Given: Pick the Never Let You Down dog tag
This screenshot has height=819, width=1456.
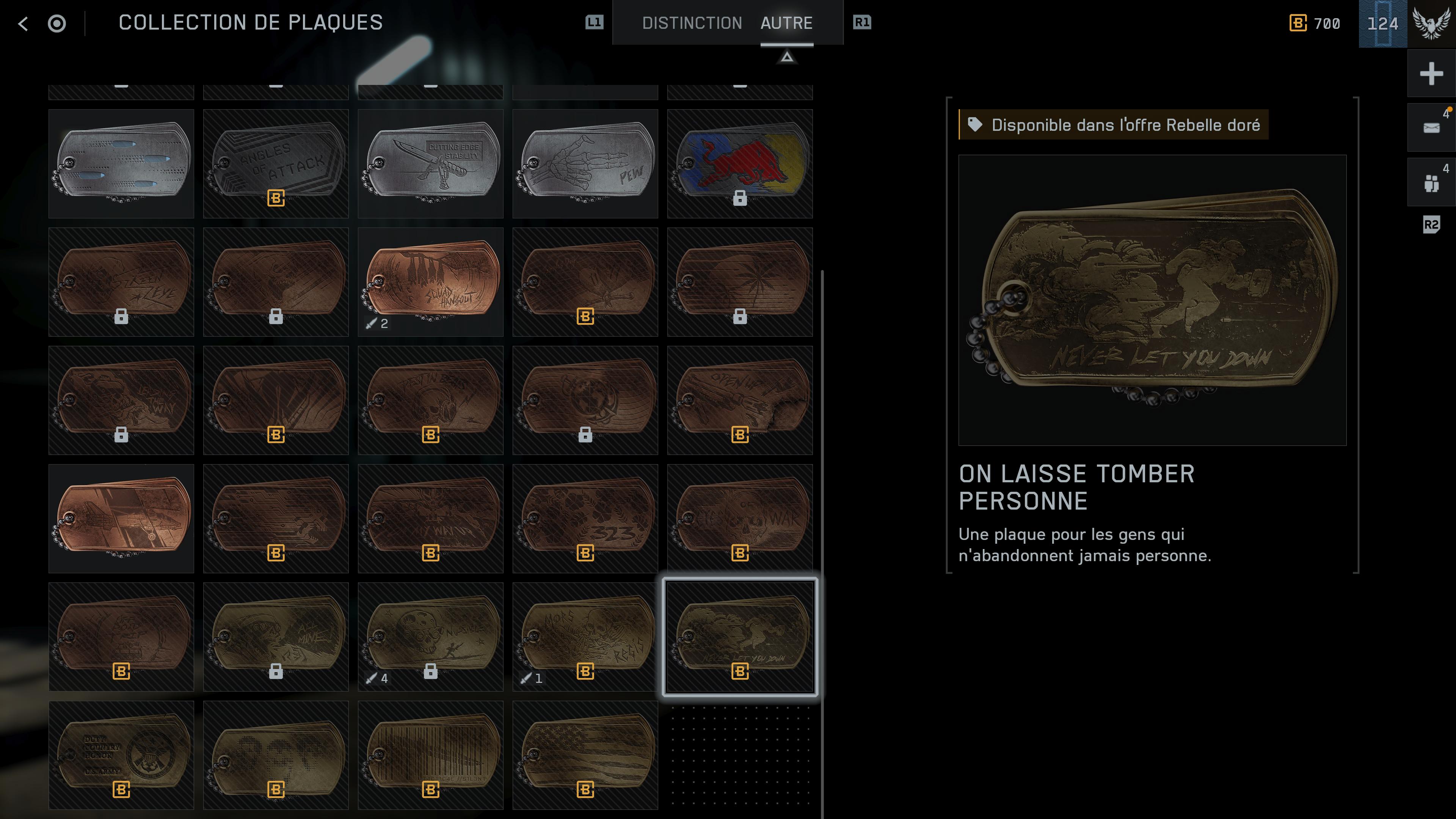Looking at the screenshot, I should [739, 637].
